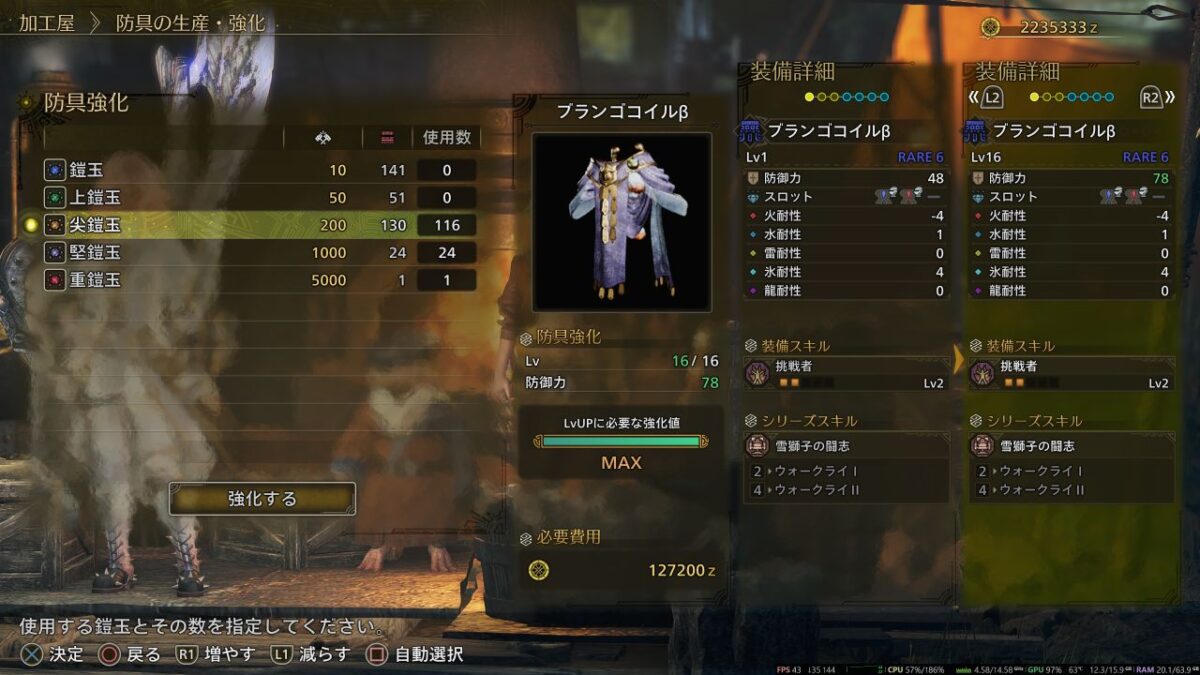Click the ブランゴコイルβ armor preview image

click(x=621, y=221)
